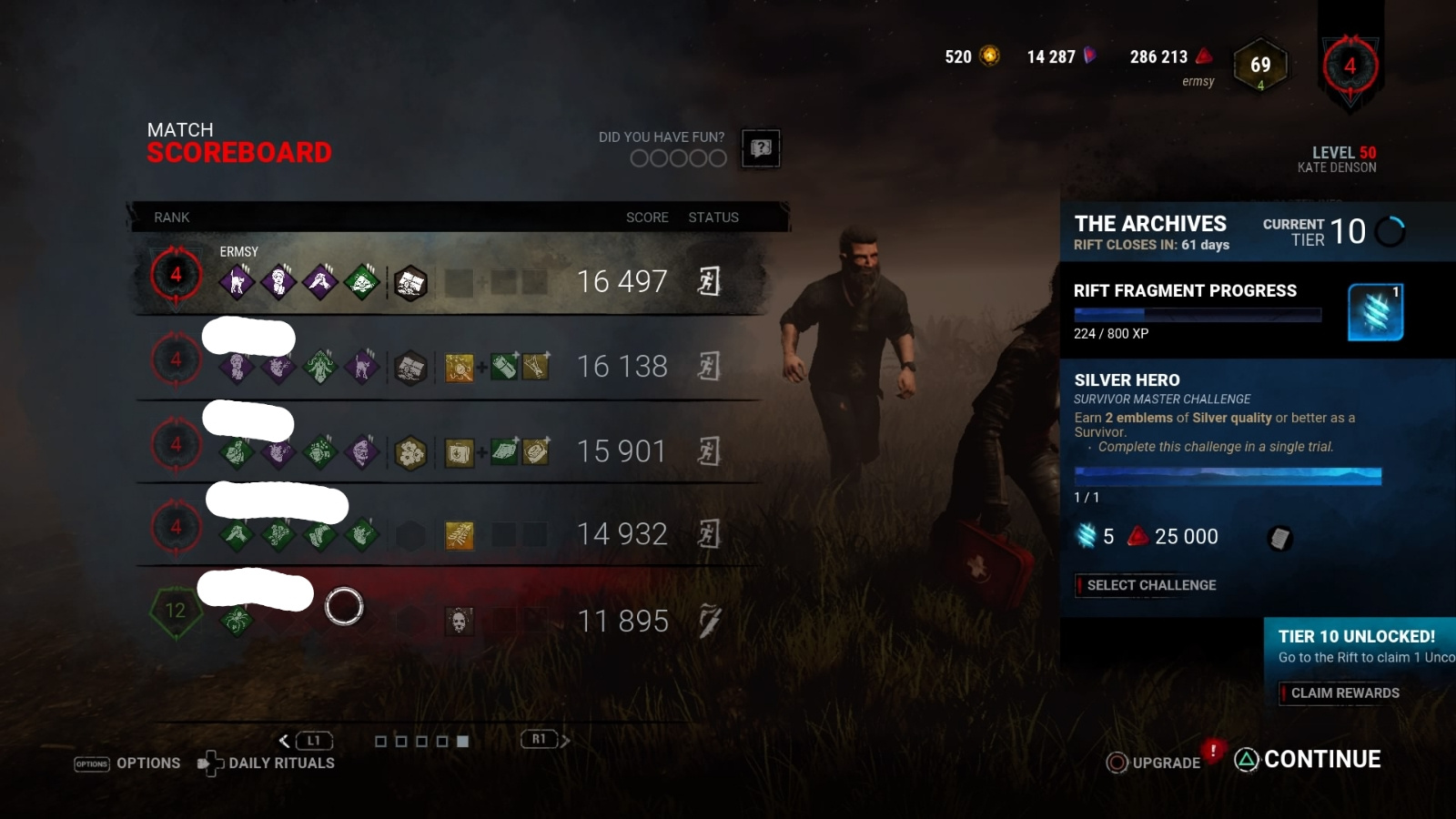The image size is (1456, 819).
Task: Open the question-mark feedback icon beside DID YOU HAVE FUN
Action: pos(760,148)
